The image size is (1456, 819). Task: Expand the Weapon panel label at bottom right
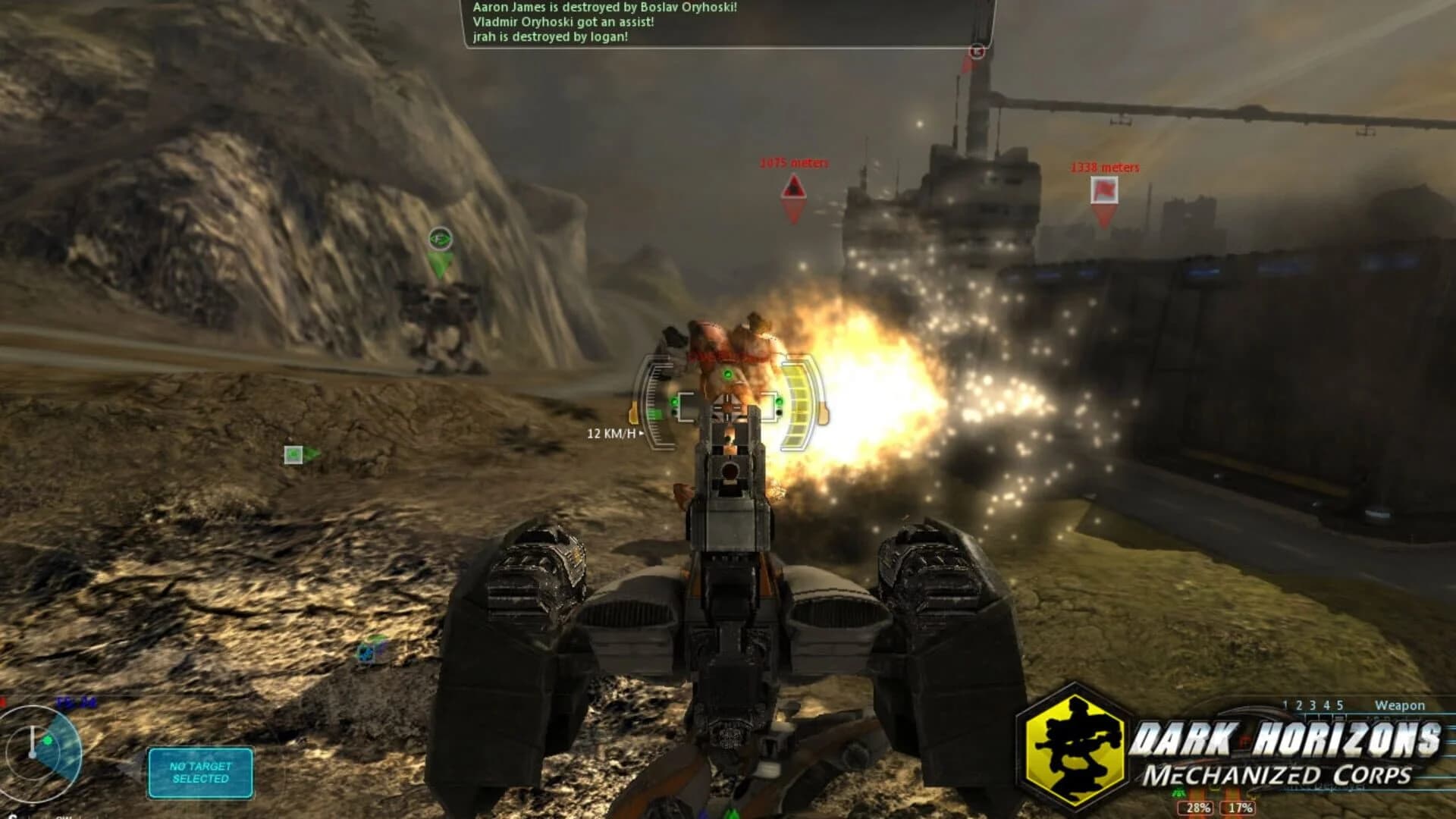(1400, 704)
